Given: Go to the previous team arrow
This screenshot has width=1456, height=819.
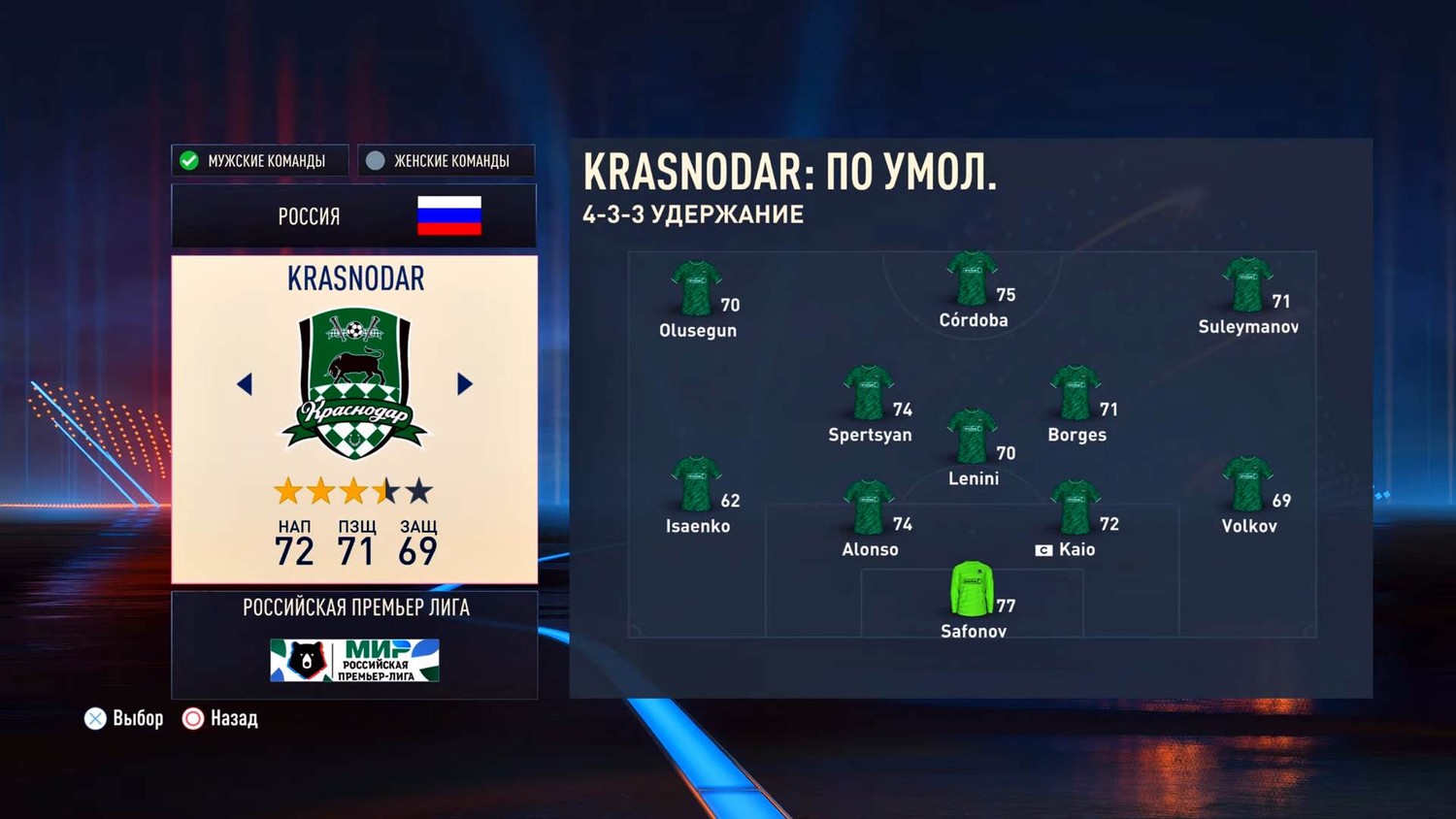Looking at the screenshot, I should pos(245,384).
